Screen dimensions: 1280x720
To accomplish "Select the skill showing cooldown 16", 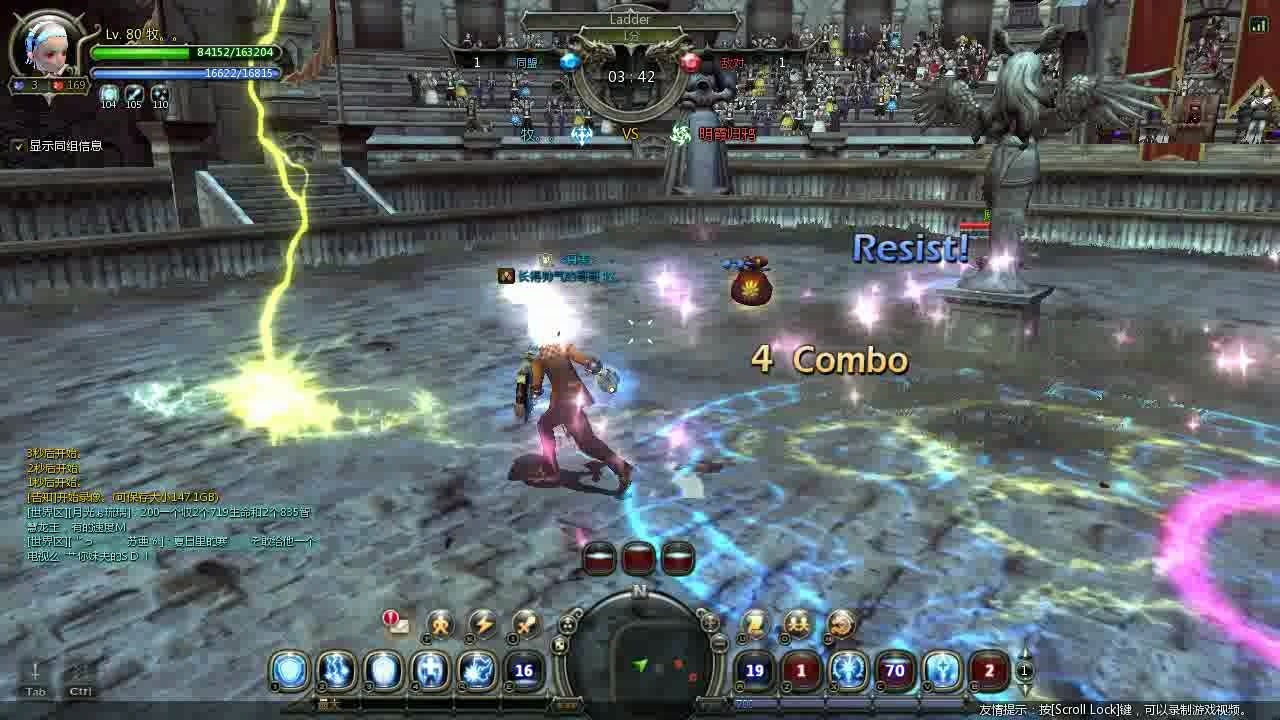I will [x=523, y=671].
